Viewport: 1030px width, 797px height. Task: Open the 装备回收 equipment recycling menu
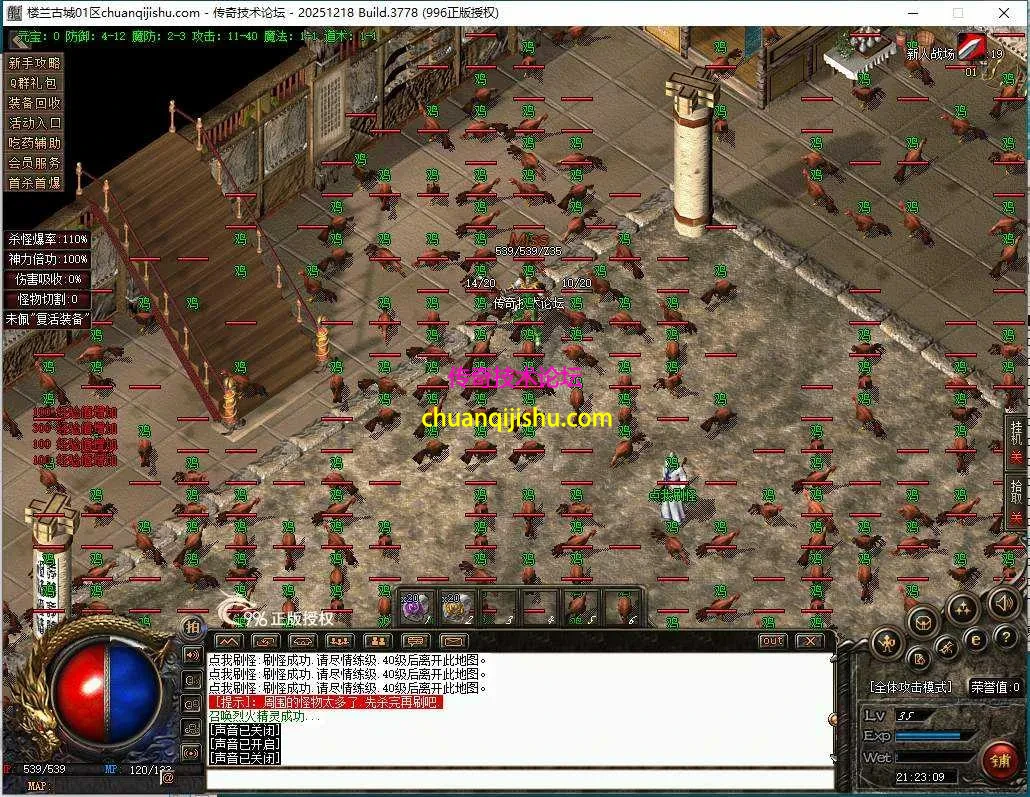coord(35,103)
